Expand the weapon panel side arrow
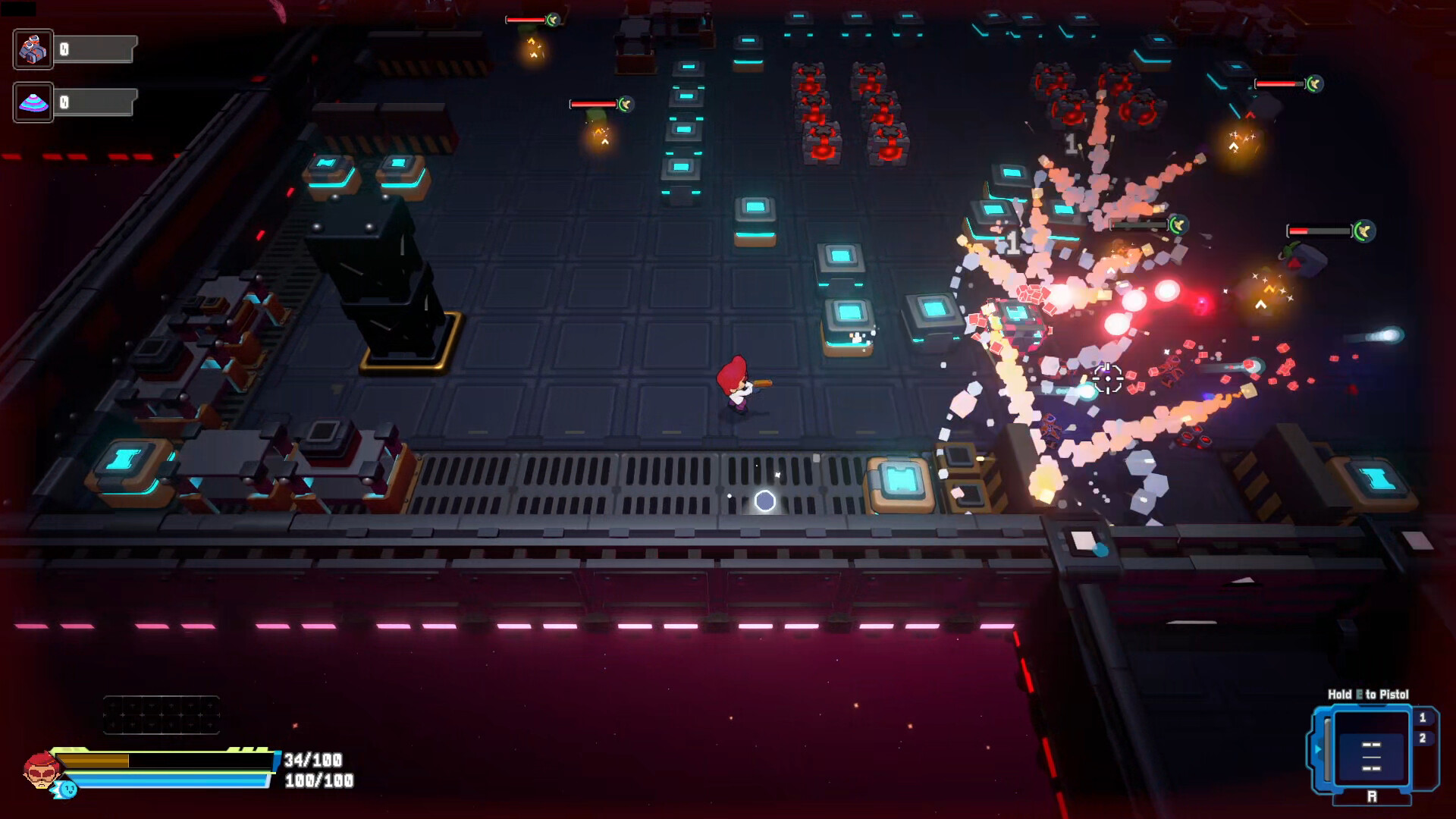 pos(1318,749)
